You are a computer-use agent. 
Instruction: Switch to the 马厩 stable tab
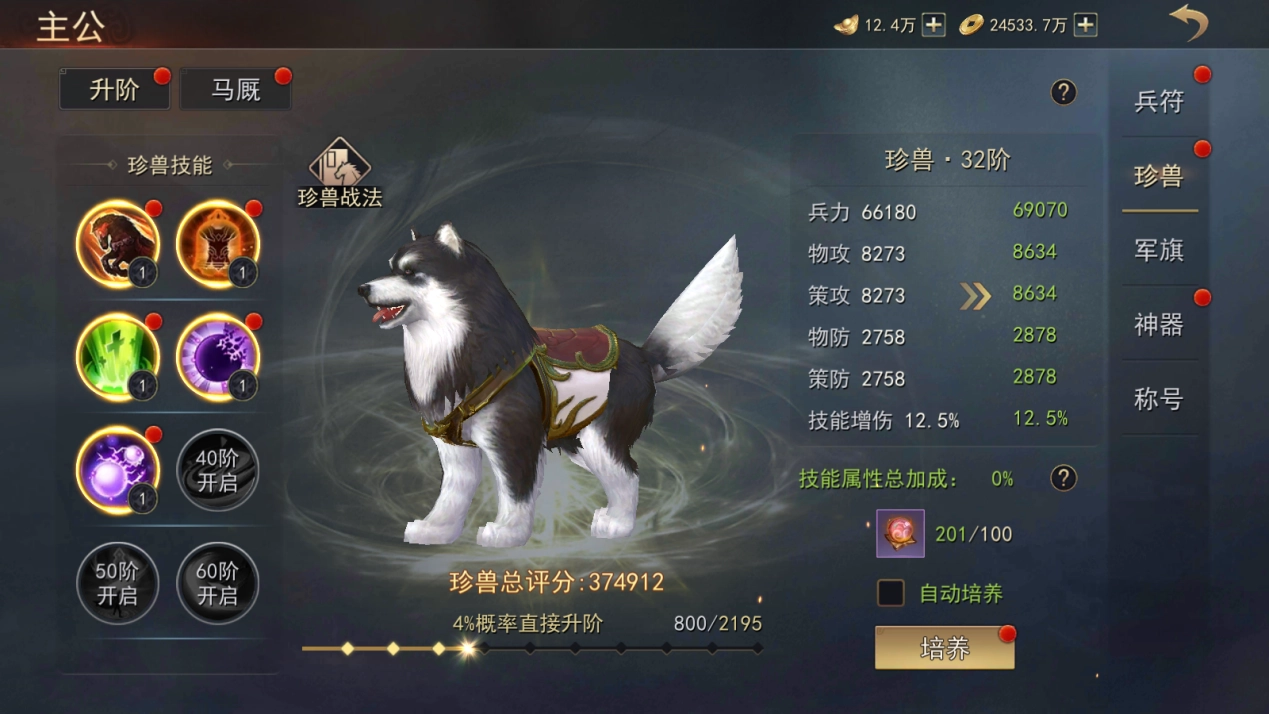click(235, 90)
